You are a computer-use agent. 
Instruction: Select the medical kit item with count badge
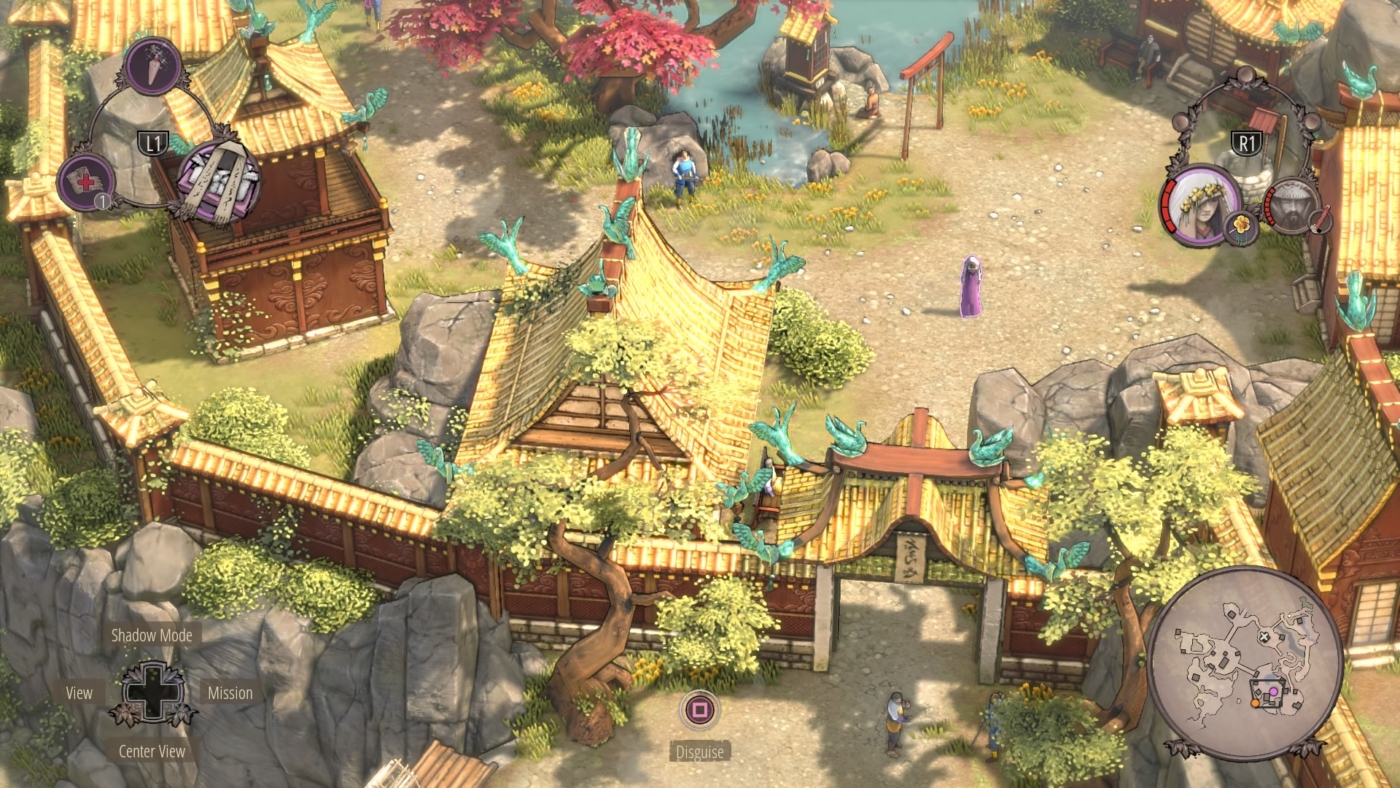[87, 180]
